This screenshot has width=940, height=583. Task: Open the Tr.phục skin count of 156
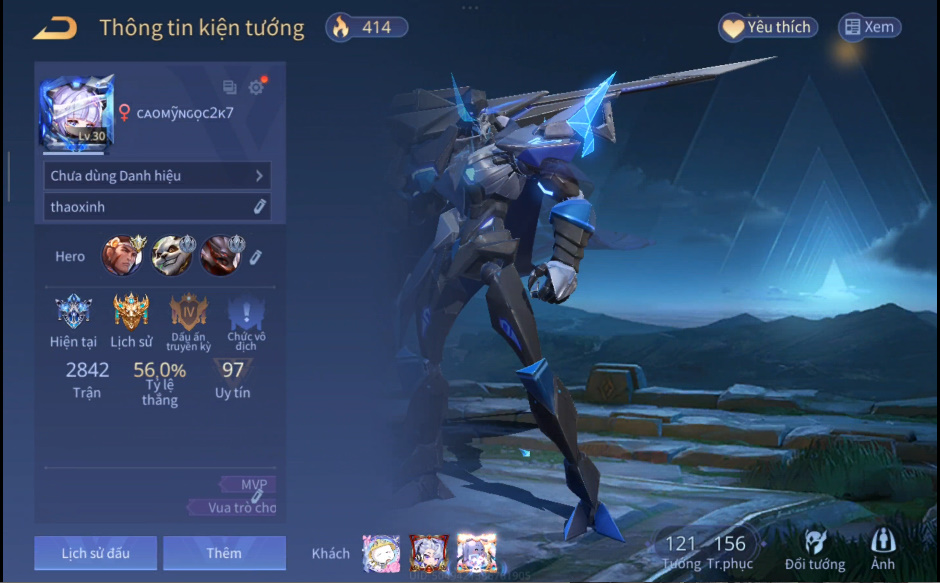tap(729, 551)
